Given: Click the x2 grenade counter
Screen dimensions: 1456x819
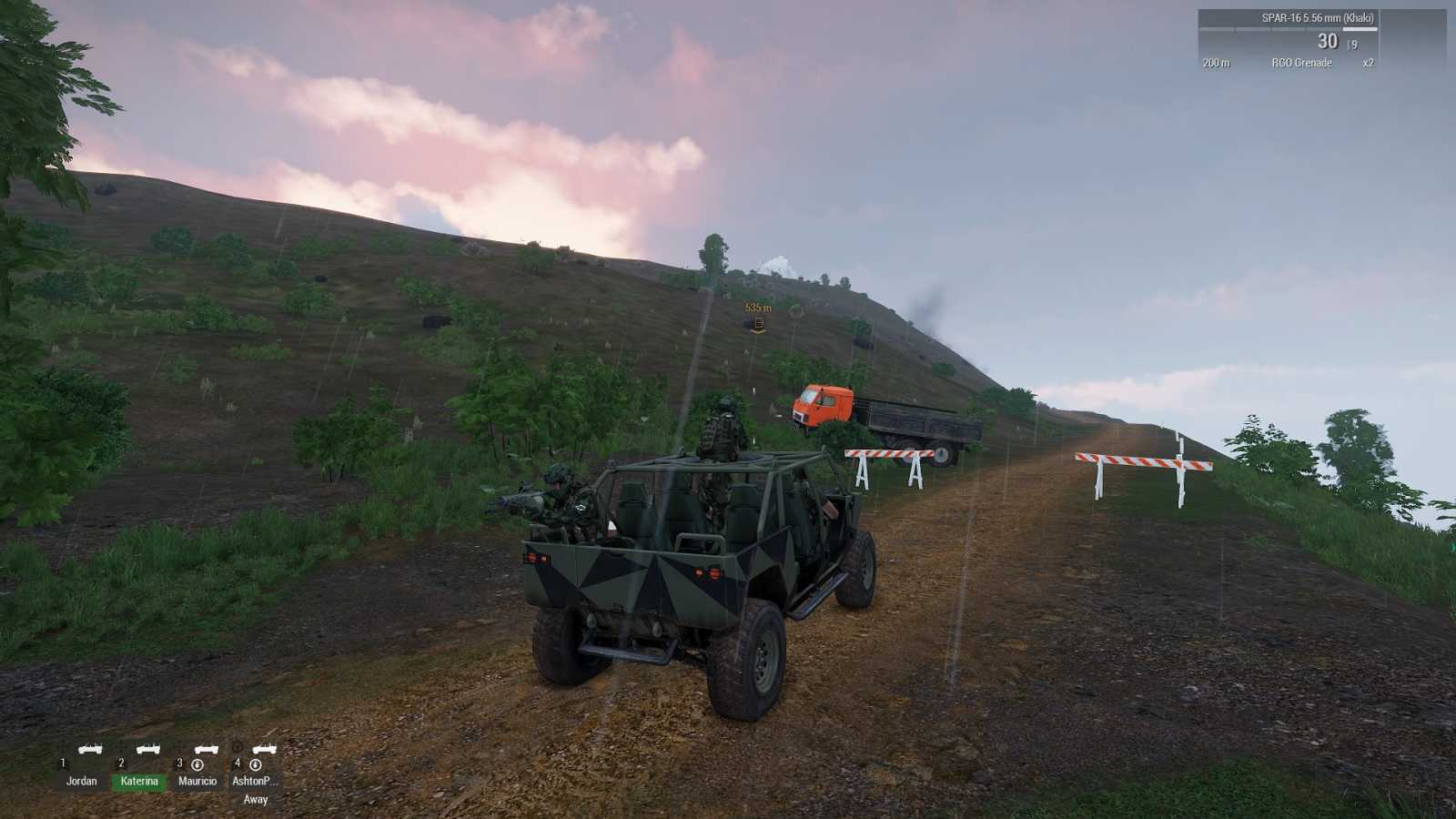Looking at the screenshot, I should click(x=1369, y=62).
